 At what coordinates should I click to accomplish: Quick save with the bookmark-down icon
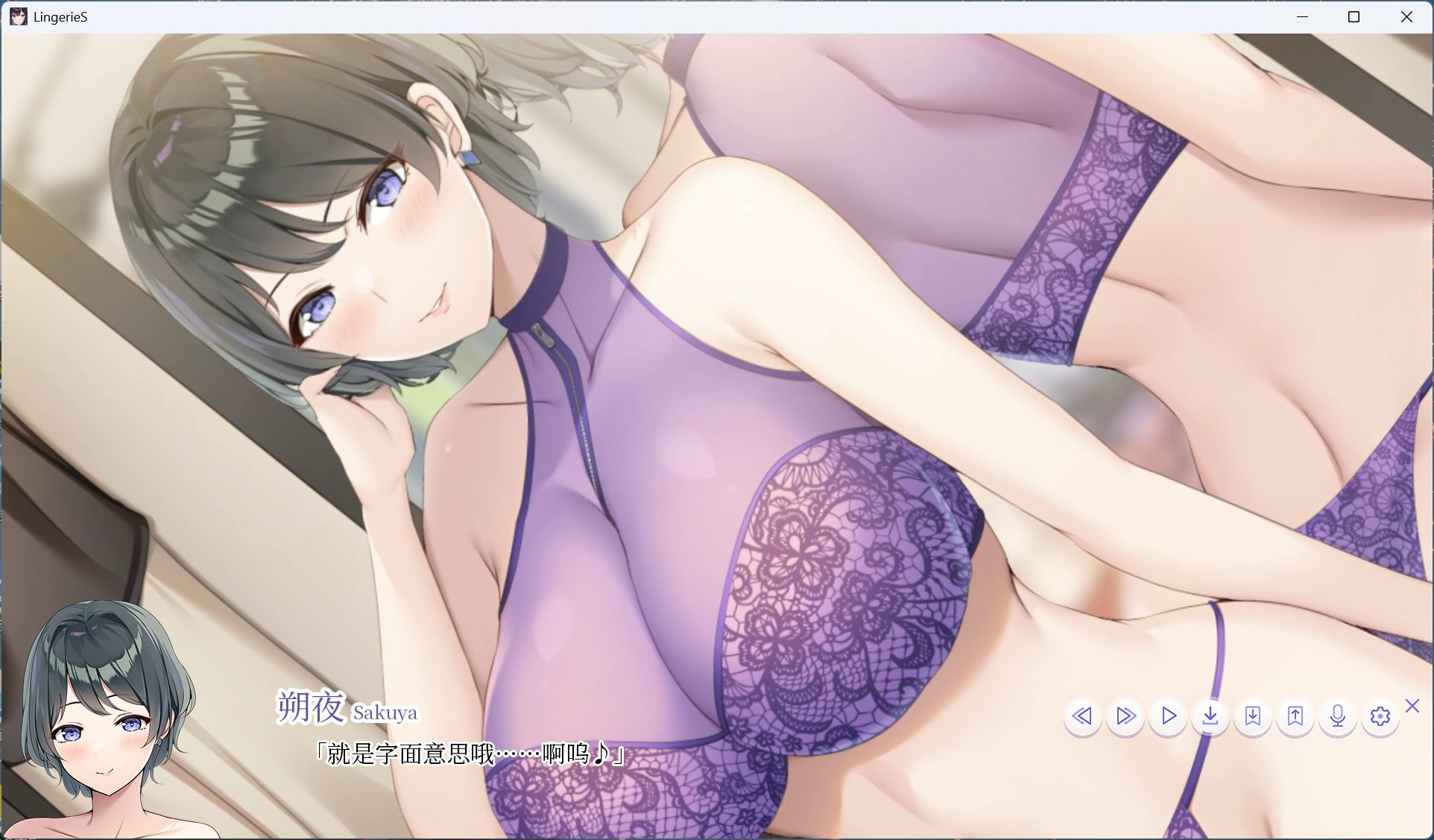[x=1253, y=716]
